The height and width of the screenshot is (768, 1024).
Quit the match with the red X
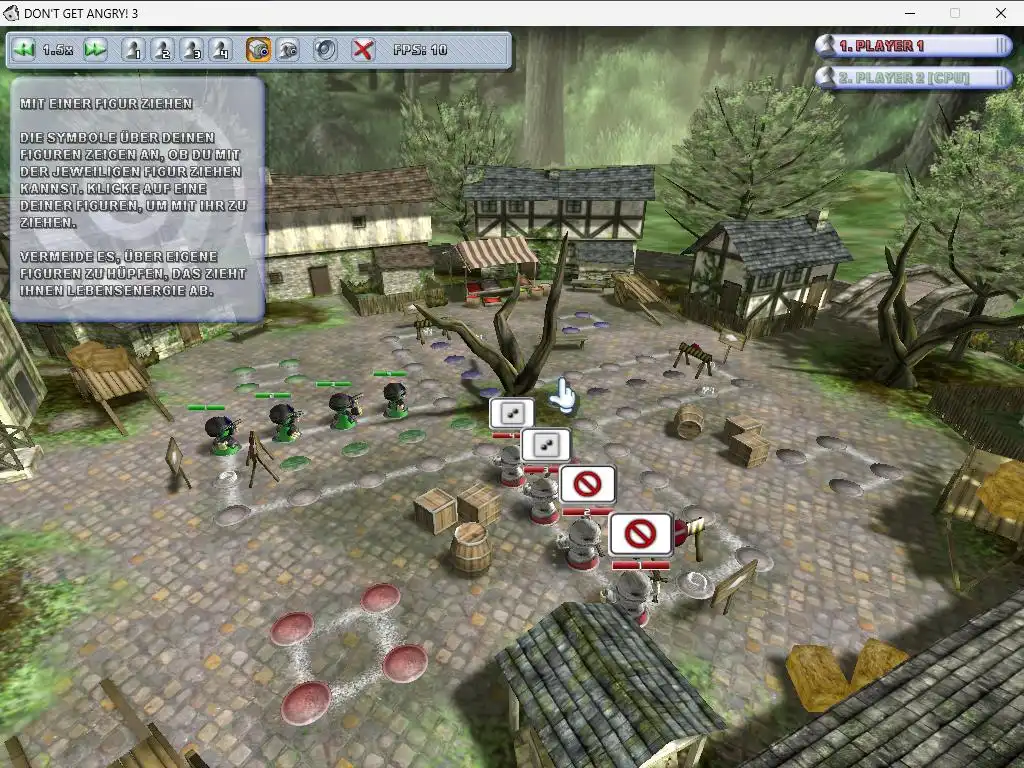coord(363,49)
